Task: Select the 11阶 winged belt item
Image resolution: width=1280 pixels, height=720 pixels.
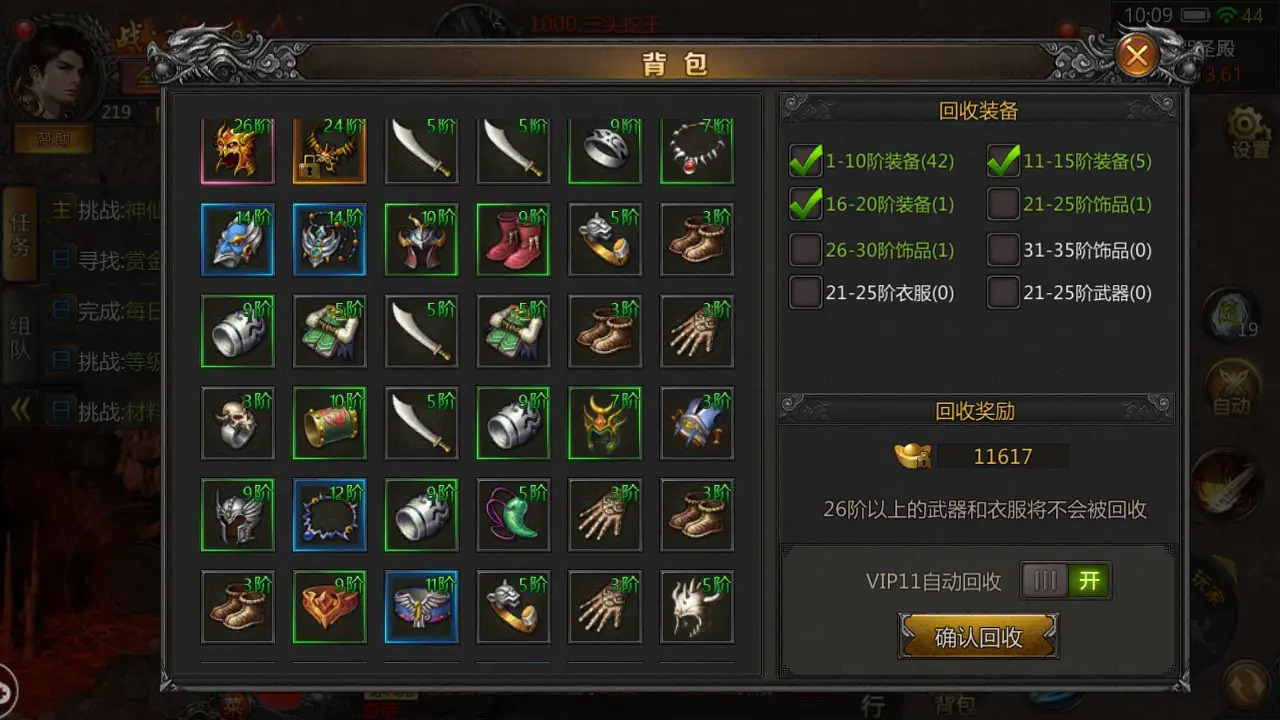Action: 421,607
